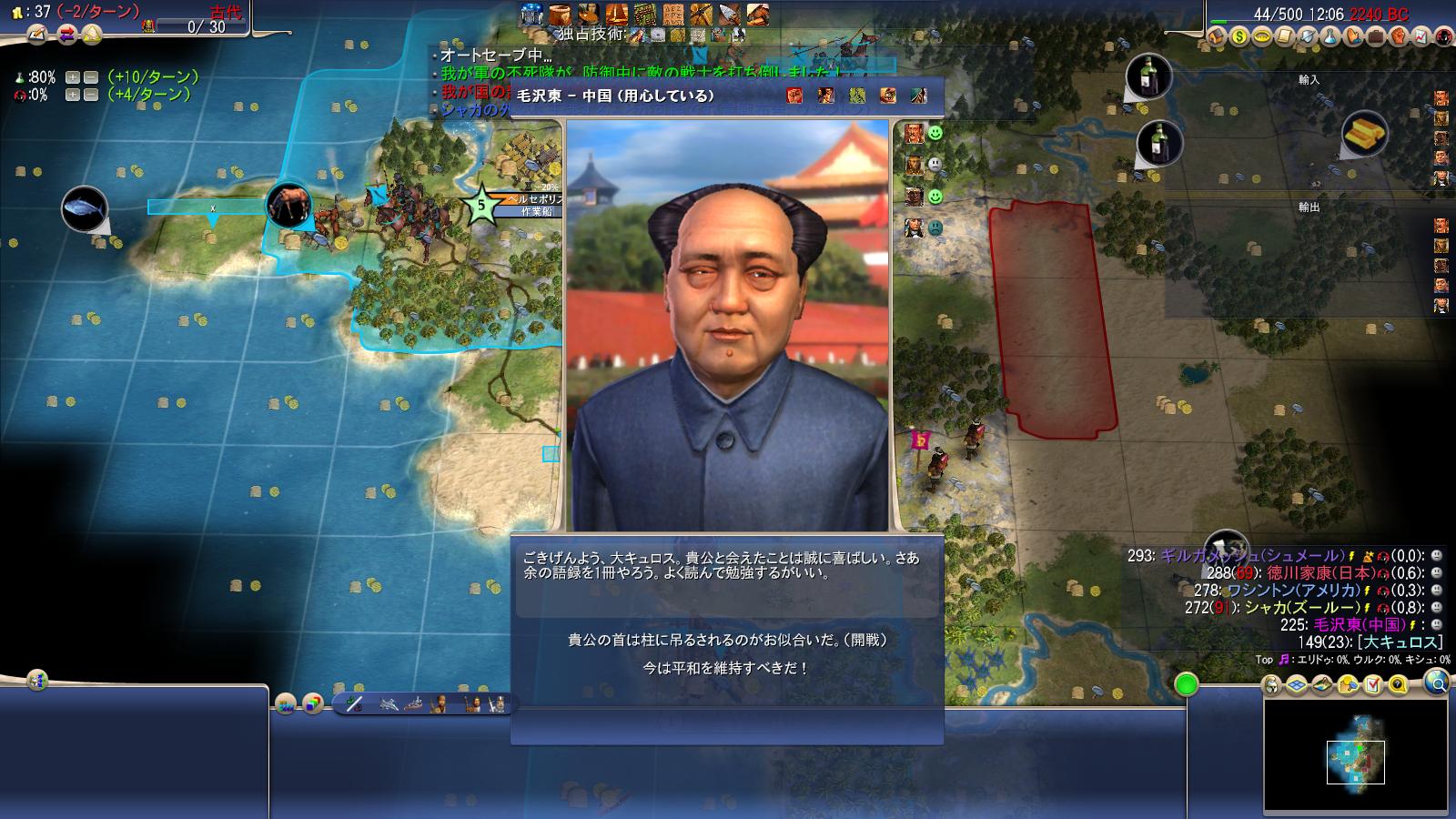Decrease espionage allocation with the minus button
Screen dimensions: 1456x819
point(91,95)
